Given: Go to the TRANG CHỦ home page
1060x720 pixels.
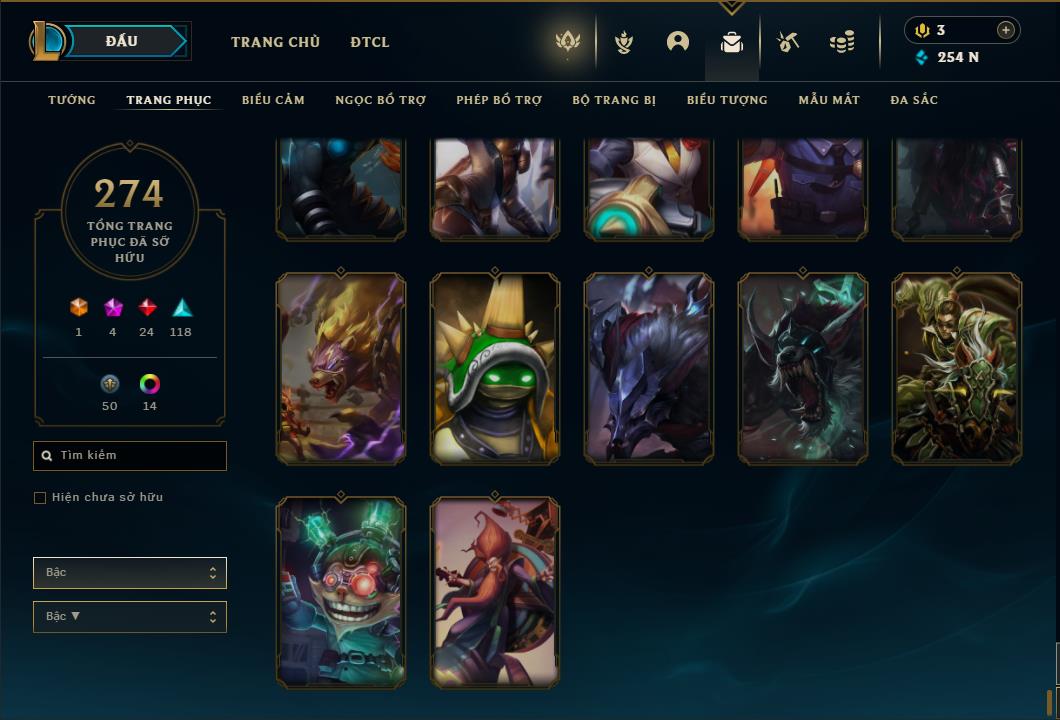Looking at the screenshot, I should pyautogui.click(x=275, y=42).
